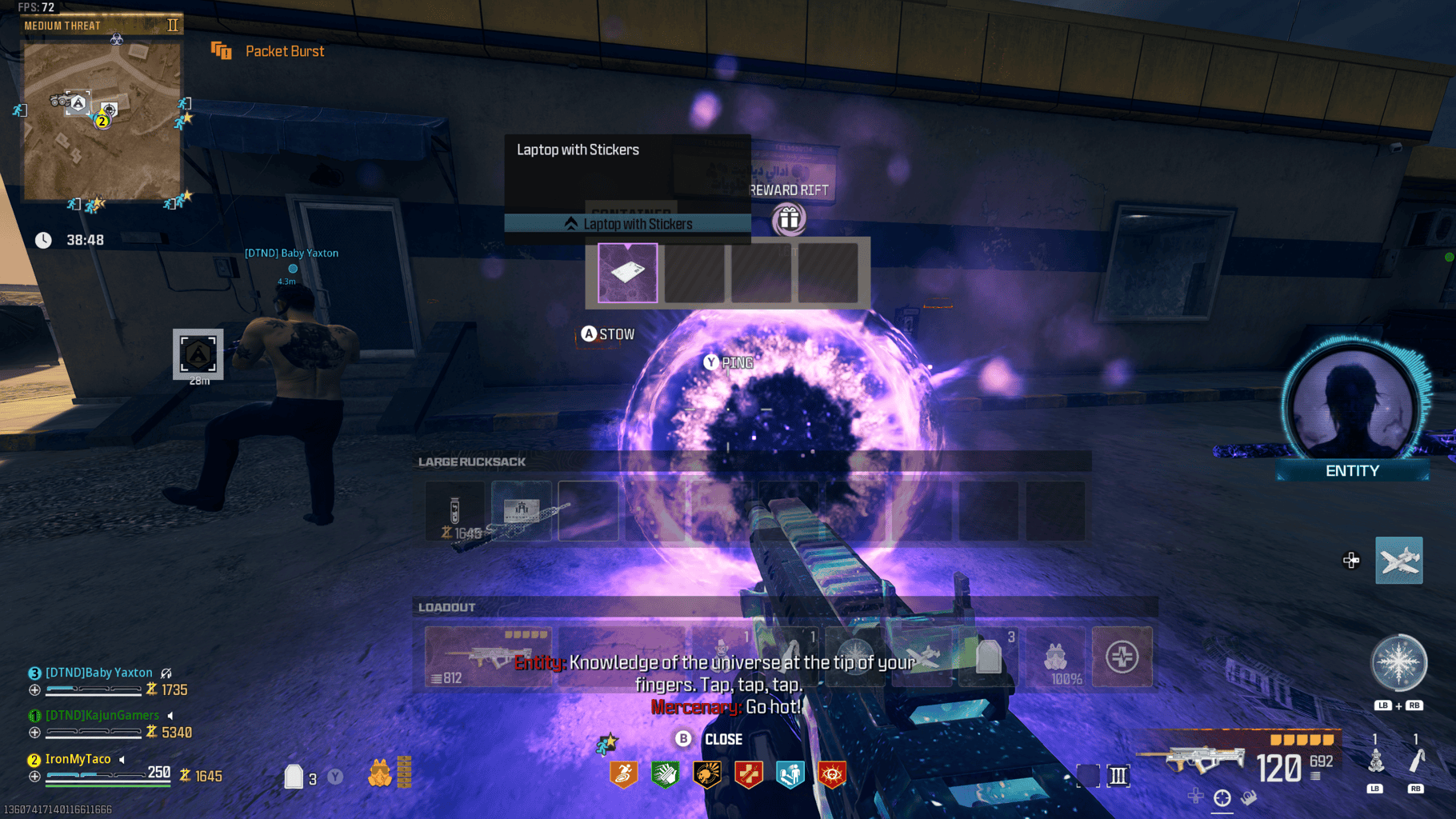Choose the primary weapon loadout slot
The image size is (1456, 819).
coord(488,657)
